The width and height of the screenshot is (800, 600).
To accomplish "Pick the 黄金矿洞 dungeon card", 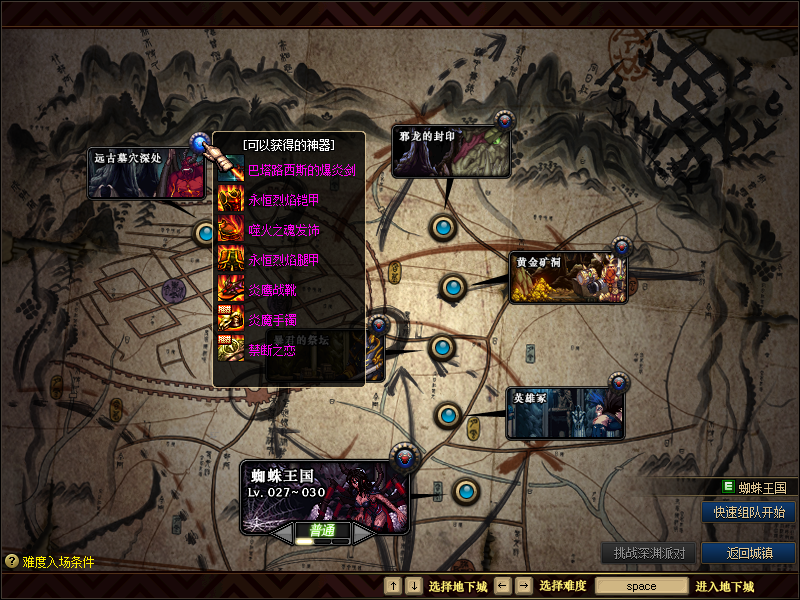I will tap(568, 277).
